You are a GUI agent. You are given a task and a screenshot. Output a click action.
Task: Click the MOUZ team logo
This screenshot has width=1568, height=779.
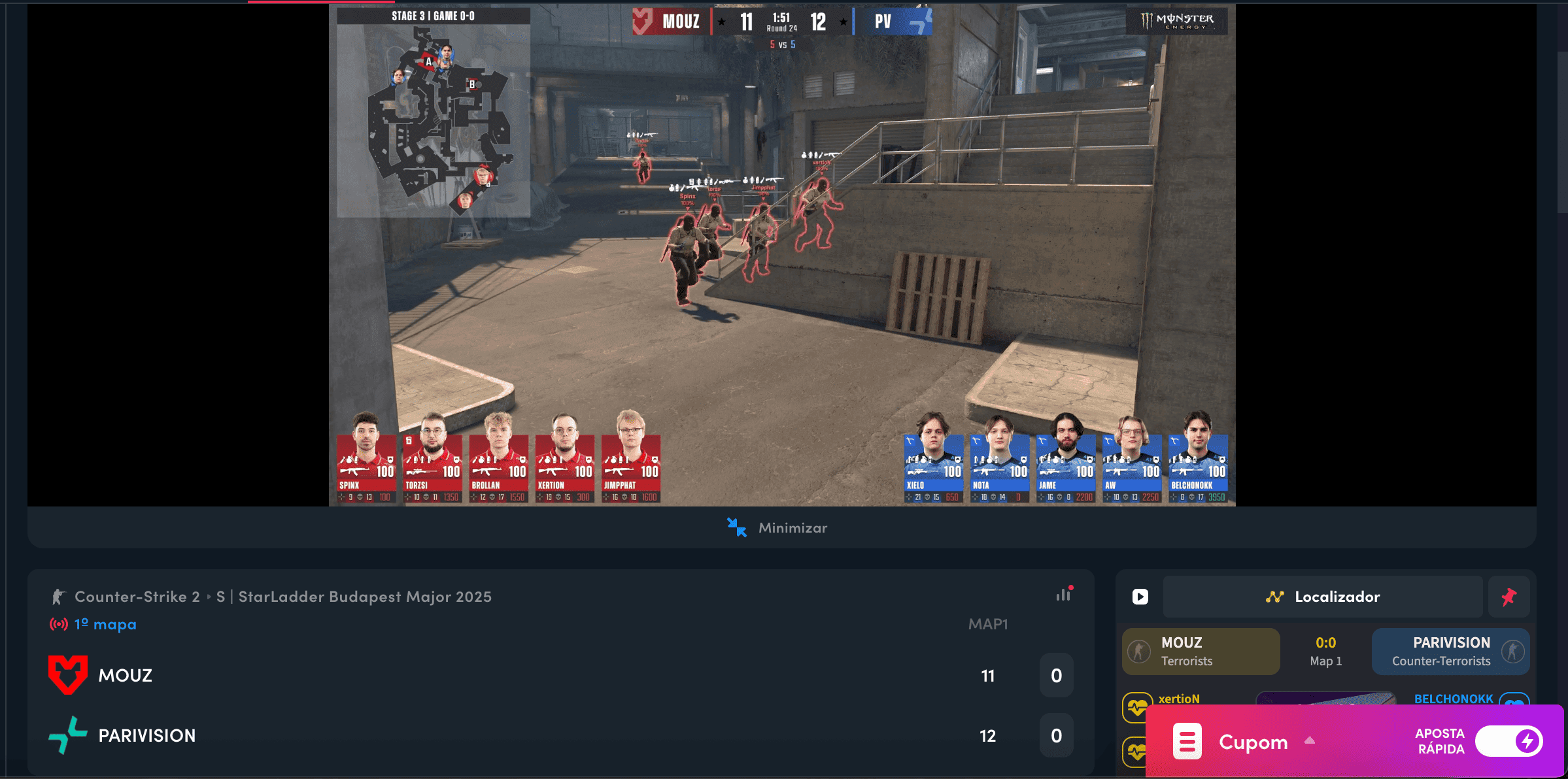[67, 675]
